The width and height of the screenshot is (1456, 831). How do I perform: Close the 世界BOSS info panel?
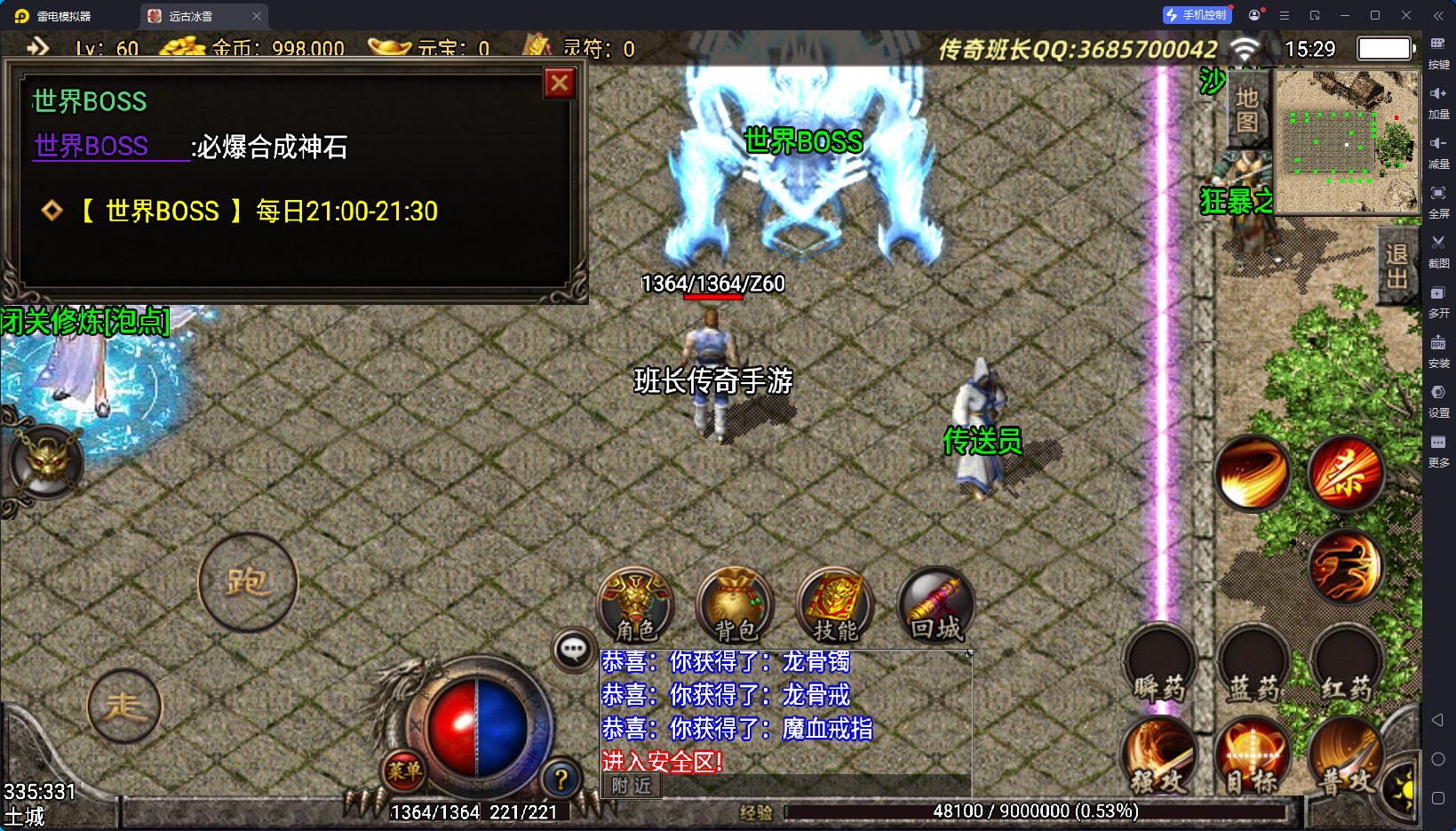(560, 84)
